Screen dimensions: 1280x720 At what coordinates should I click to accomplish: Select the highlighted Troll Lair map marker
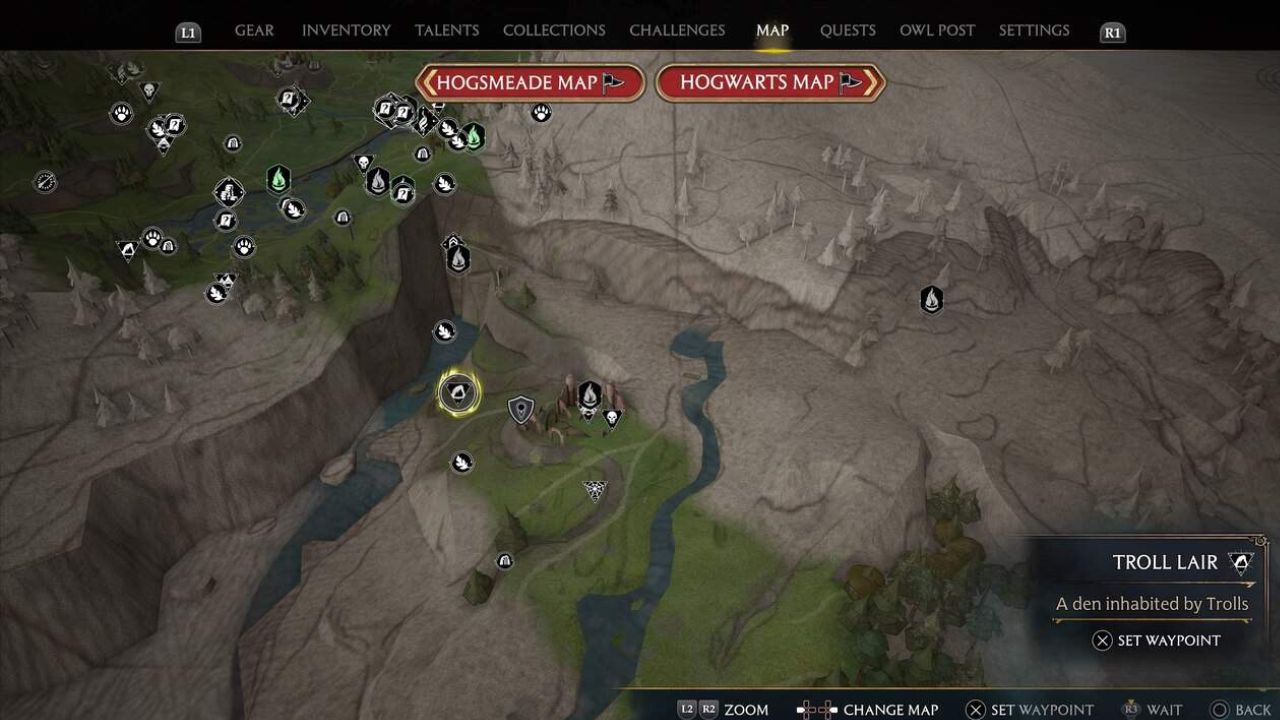point(459,393)
